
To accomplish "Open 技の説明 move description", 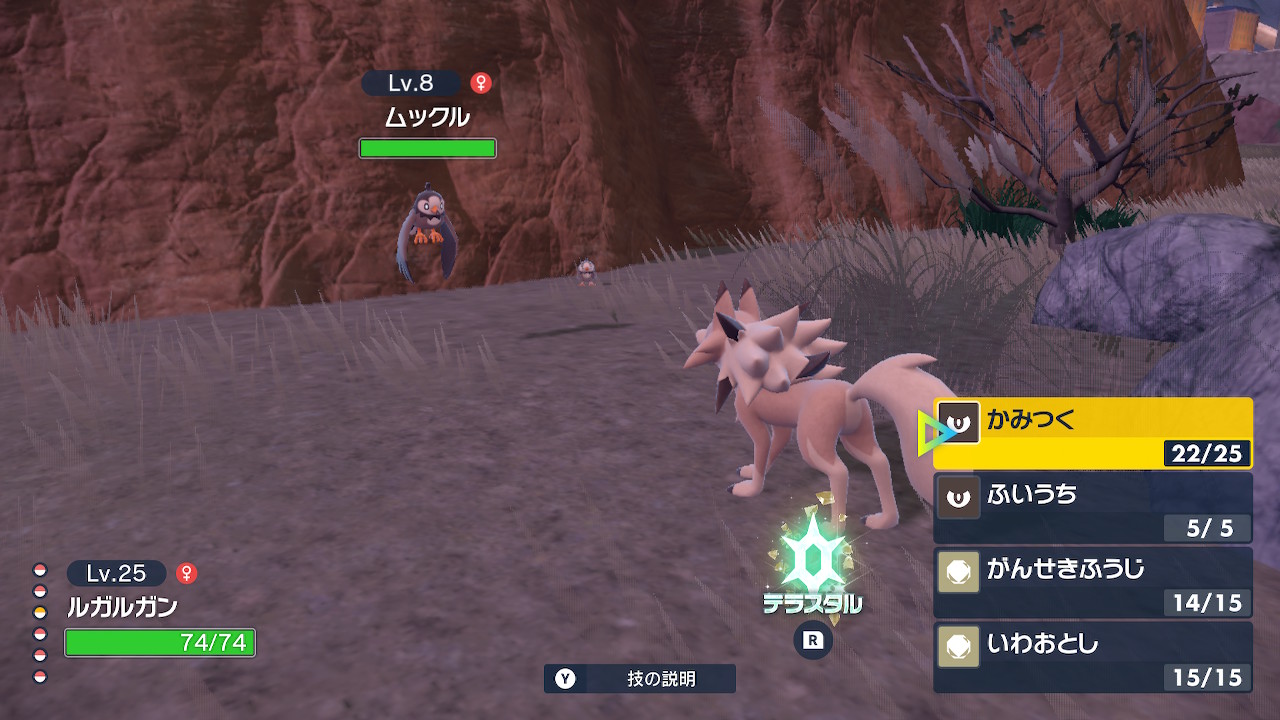I will pyautogui.click(x=640, y=679).
